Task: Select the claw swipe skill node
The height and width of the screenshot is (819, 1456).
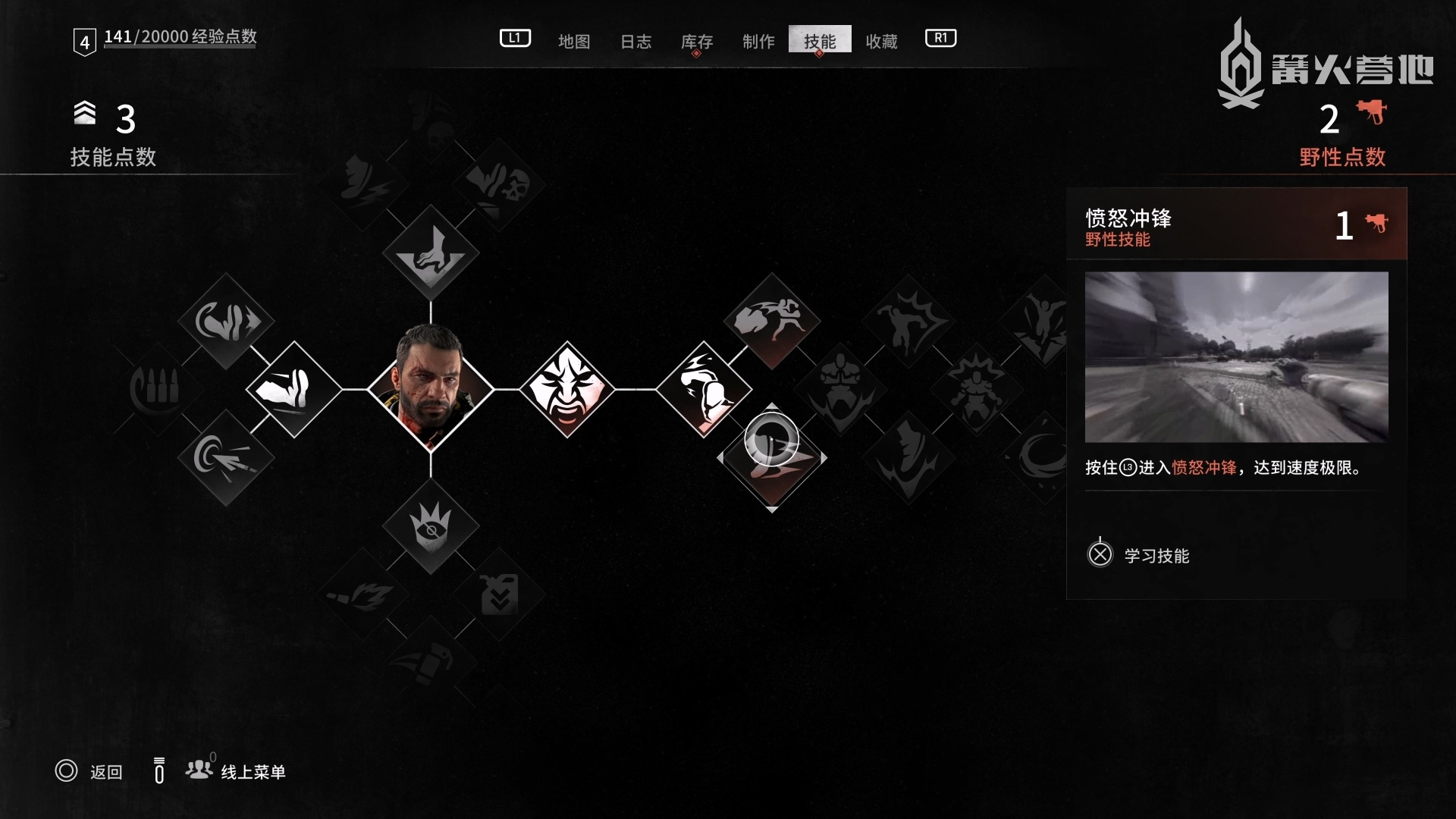Action: coord(226,321)
